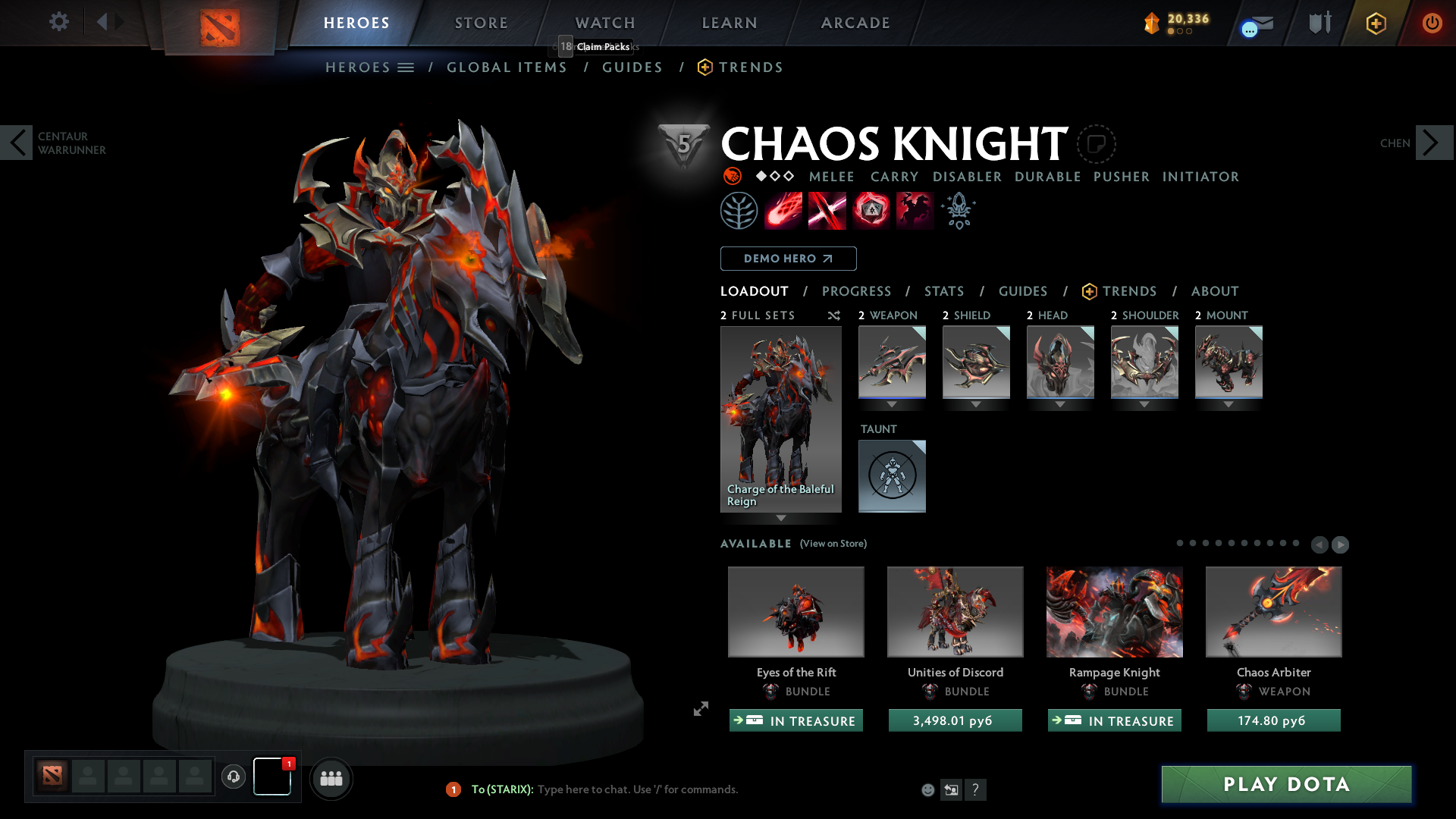Image resolution: width=1456 pixels, height=819 pixels.
Task: Open friends list icon near chat bar
Action: coord(331,778)
